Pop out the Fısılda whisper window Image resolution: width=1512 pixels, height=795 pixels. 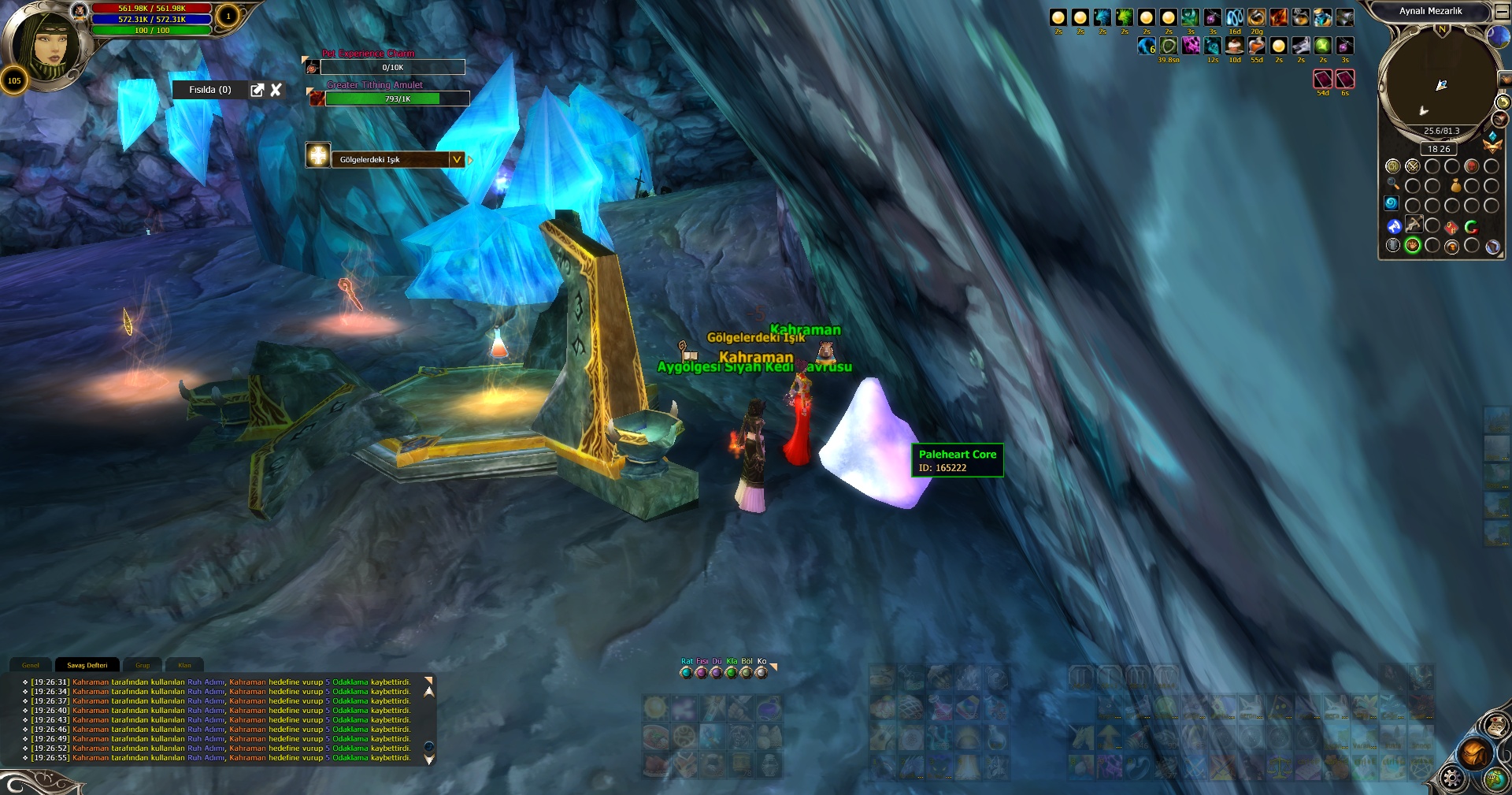[257, 90]
